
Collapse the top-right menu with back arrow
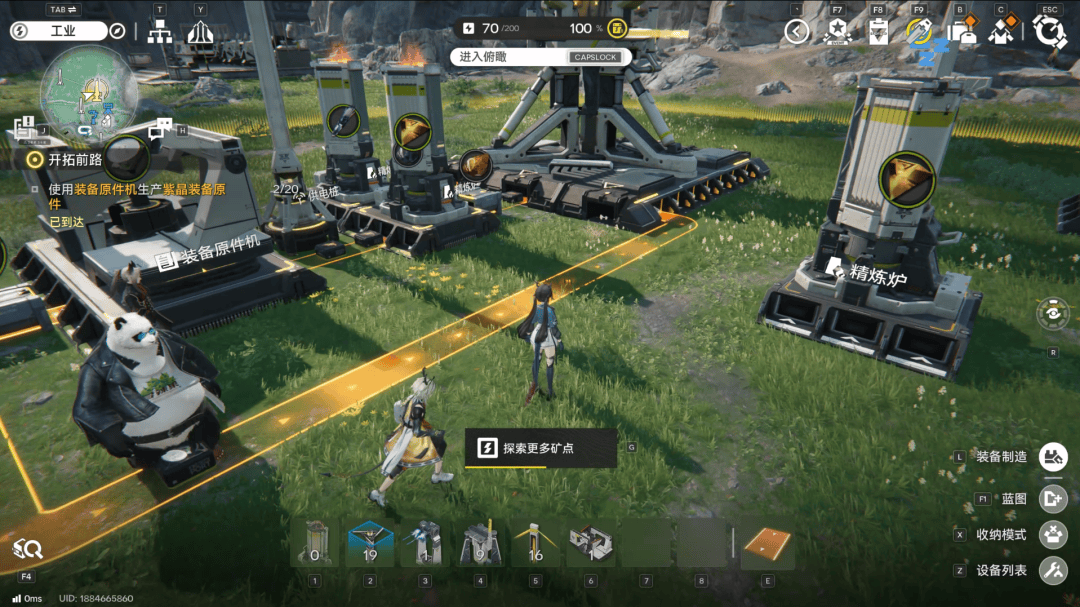click(x=796, y=32)
